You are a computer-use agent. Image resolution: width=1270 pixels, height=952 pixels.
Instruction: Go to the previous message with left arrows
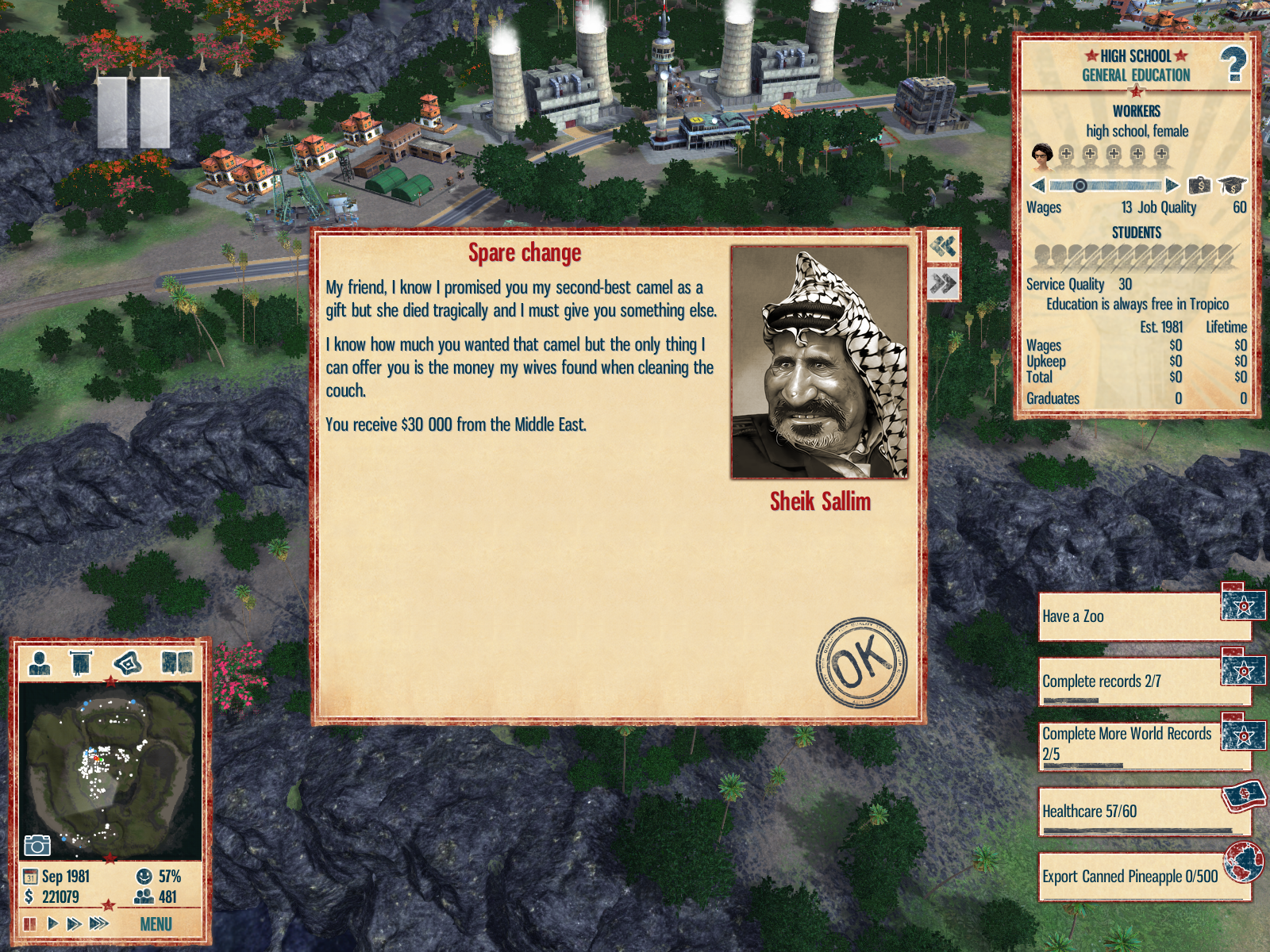pos(943,247)
